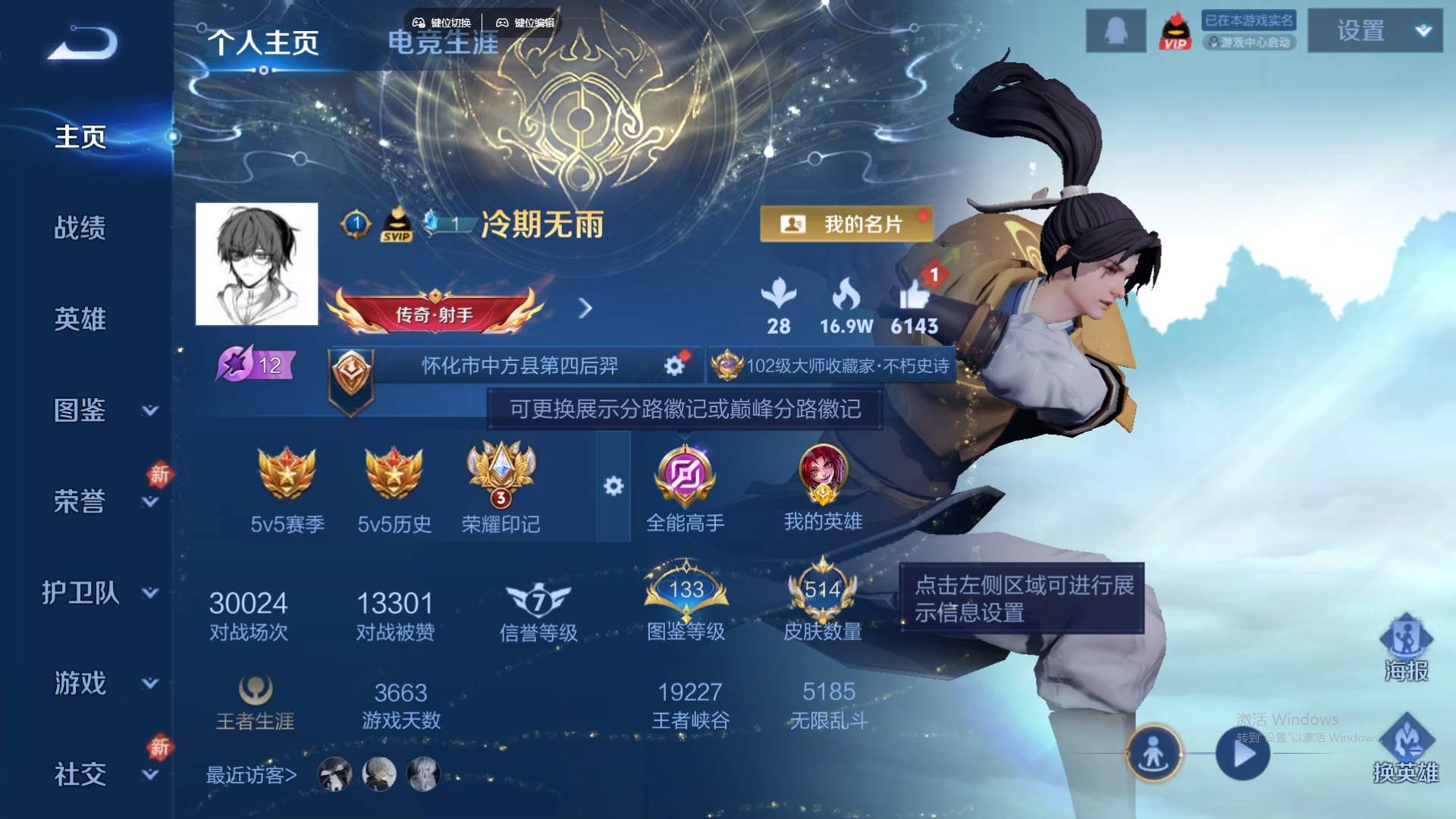
Task: Open 我的英雄 (My Heroes) badge icon
Action: (824, 475)
